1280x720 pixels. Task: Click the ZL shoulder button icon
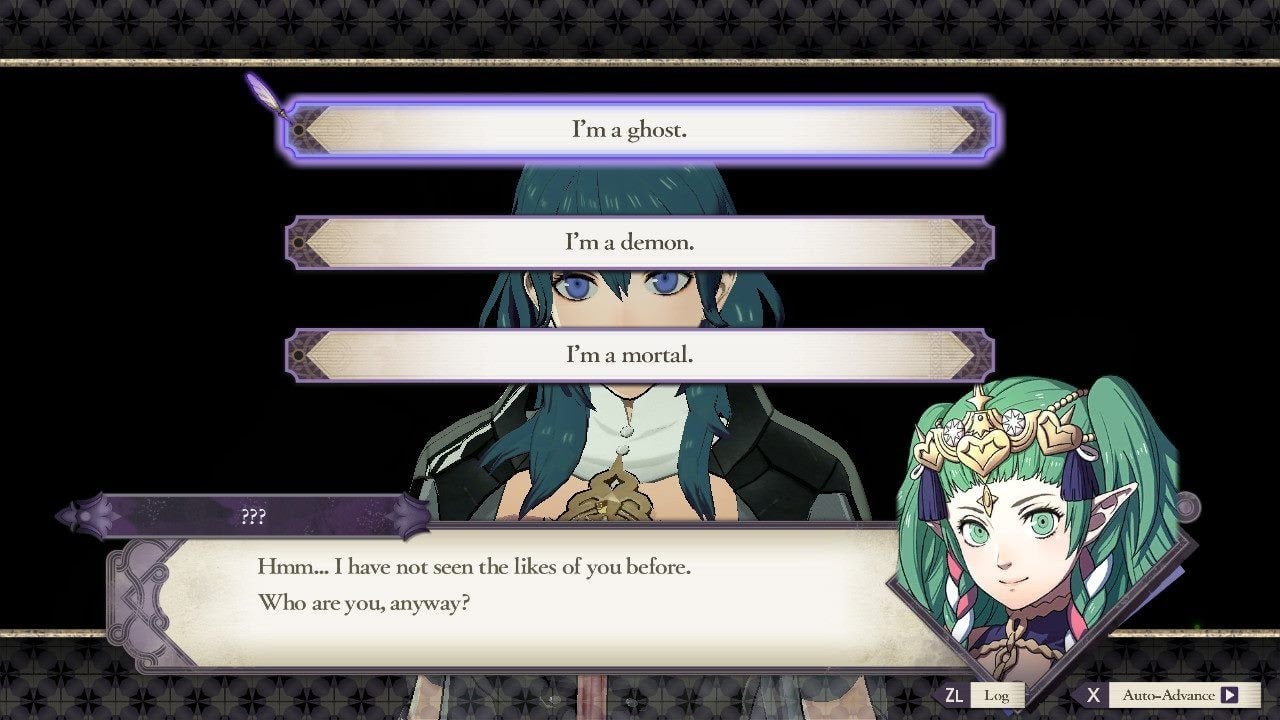click(x=955, y=694)
